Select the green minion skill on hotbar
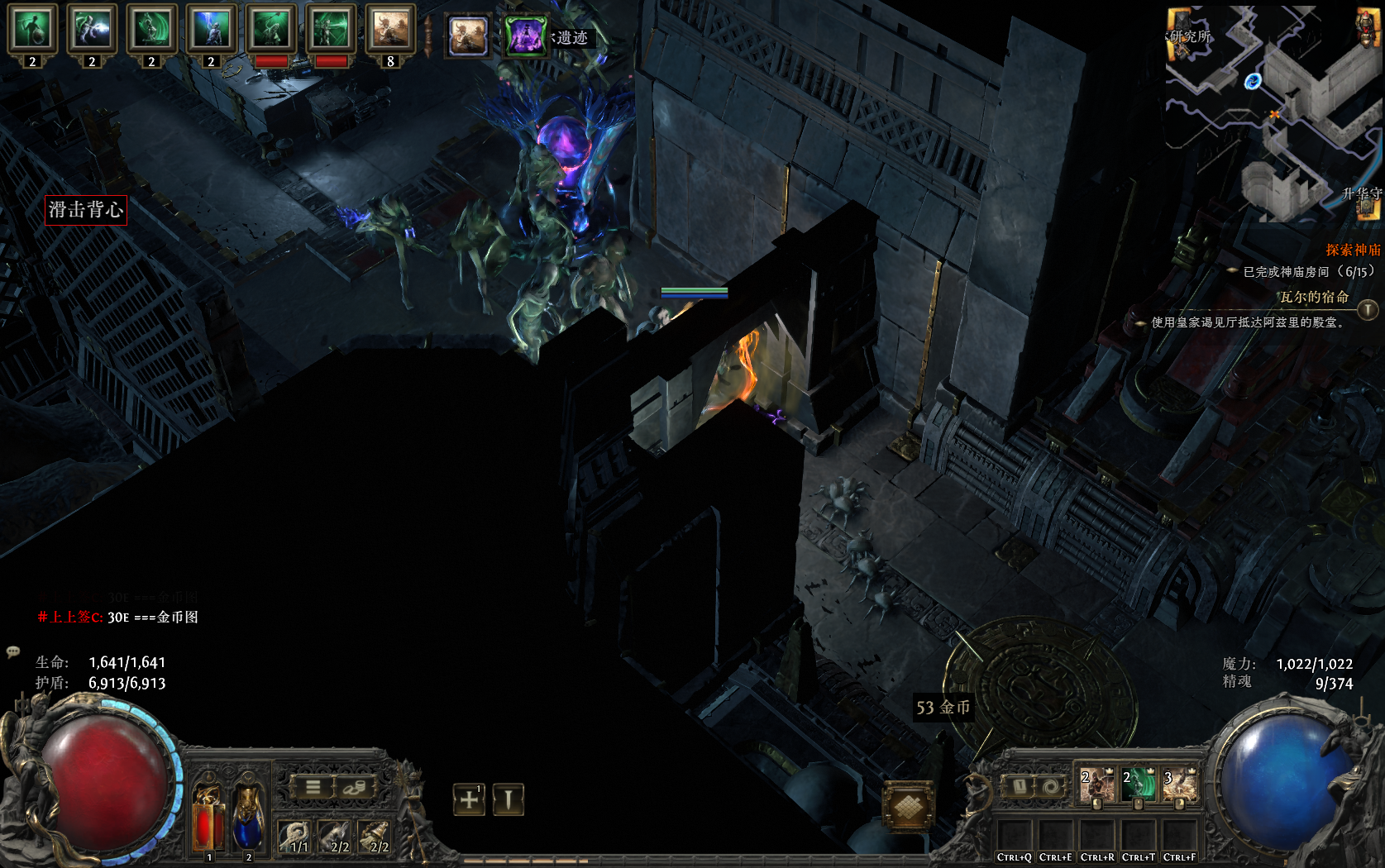1385x868 pixels. click(x=1138, y=786)
